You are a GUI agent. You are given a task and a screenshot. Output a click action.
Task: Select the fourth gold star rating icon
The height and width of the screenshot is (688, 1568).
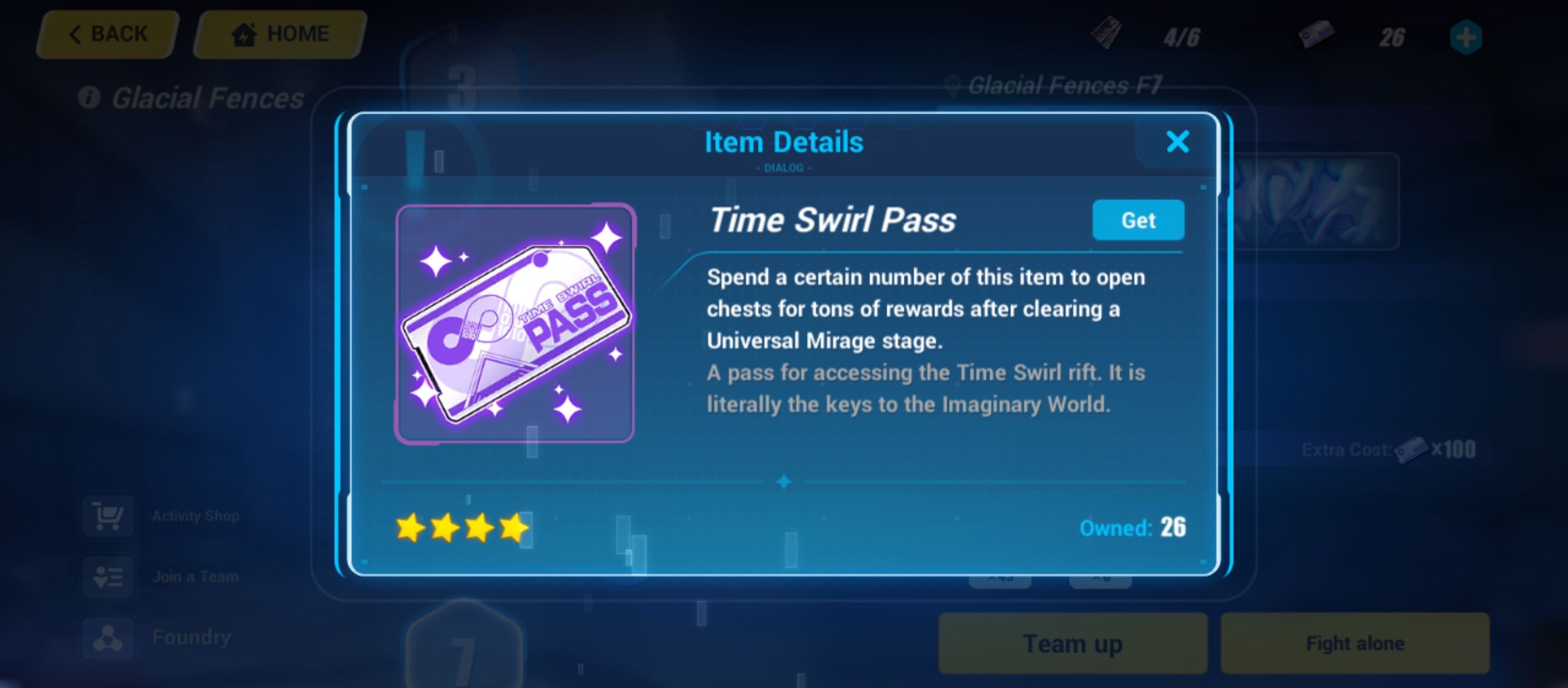[x=514, y=529]
